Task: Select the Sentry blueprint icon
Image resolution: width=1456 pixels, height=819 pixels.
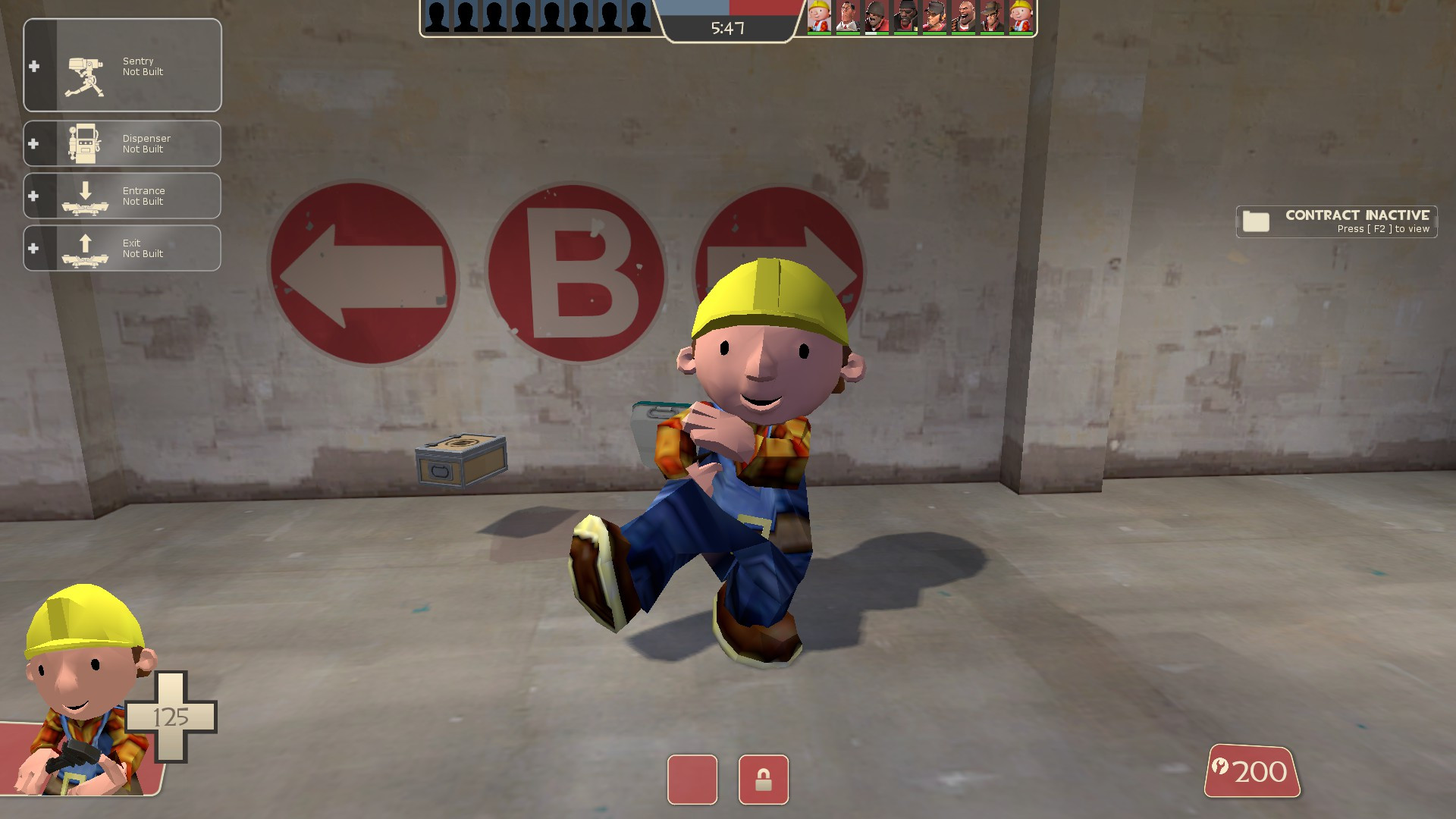Action: (x=86, y=74)
